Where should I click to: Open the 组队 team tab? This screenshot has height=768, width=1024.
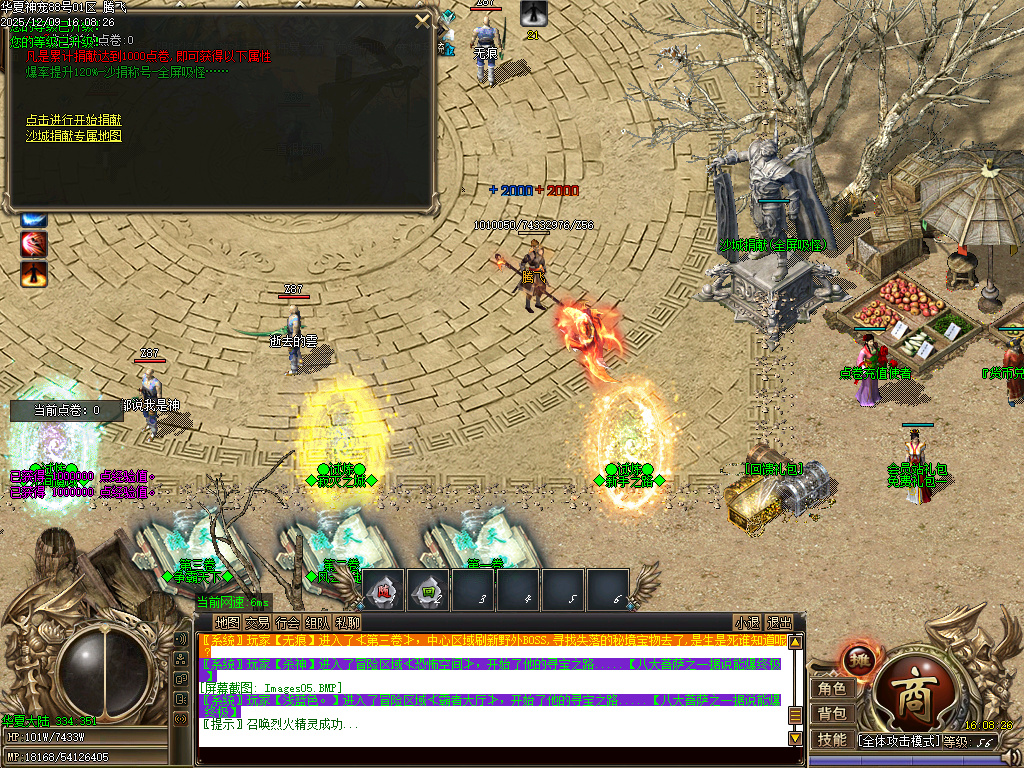click(x=317, y=622)
